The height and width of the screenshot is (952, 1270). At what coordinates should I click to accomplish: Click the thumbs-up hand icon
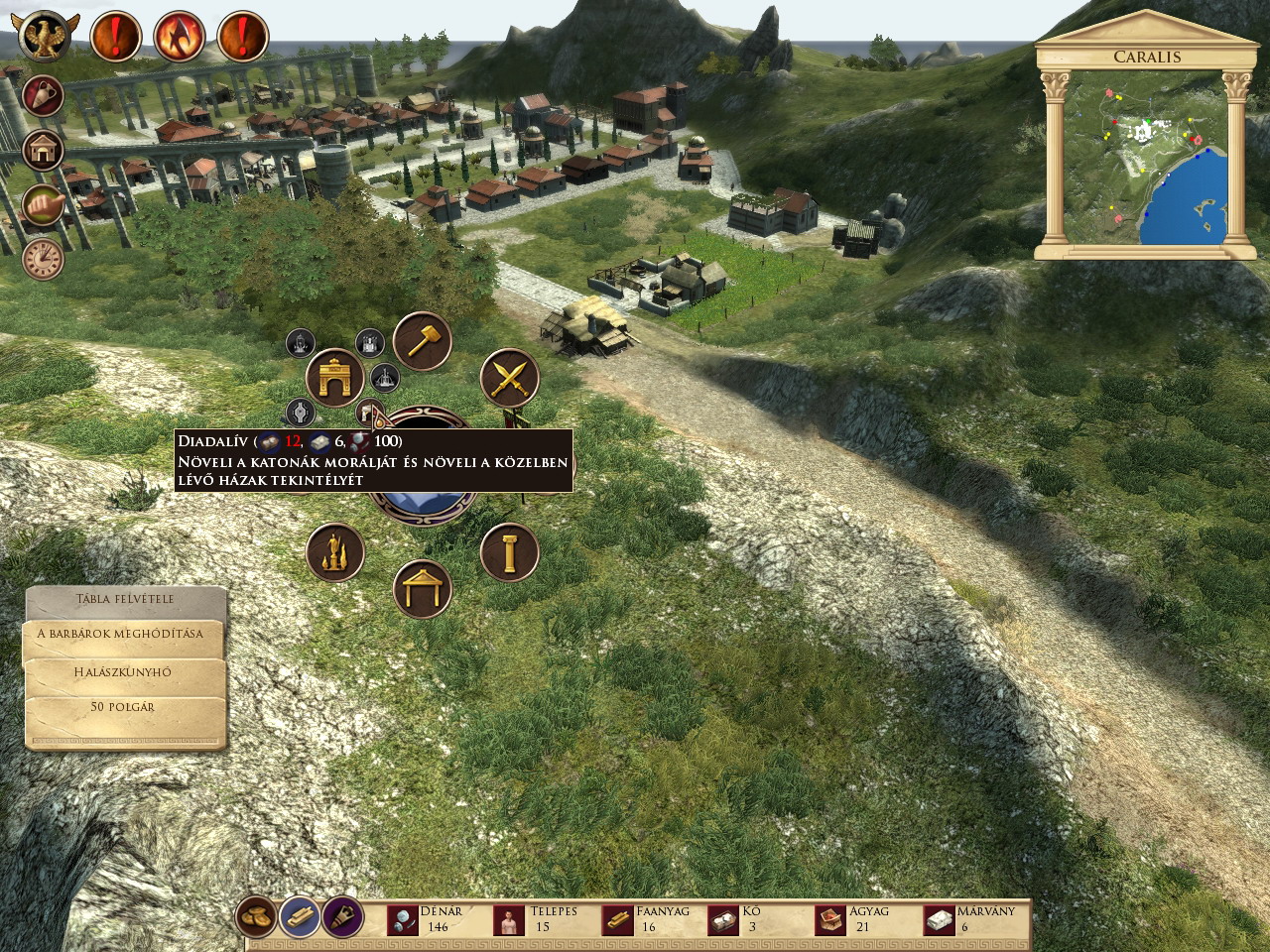(44, 204)
